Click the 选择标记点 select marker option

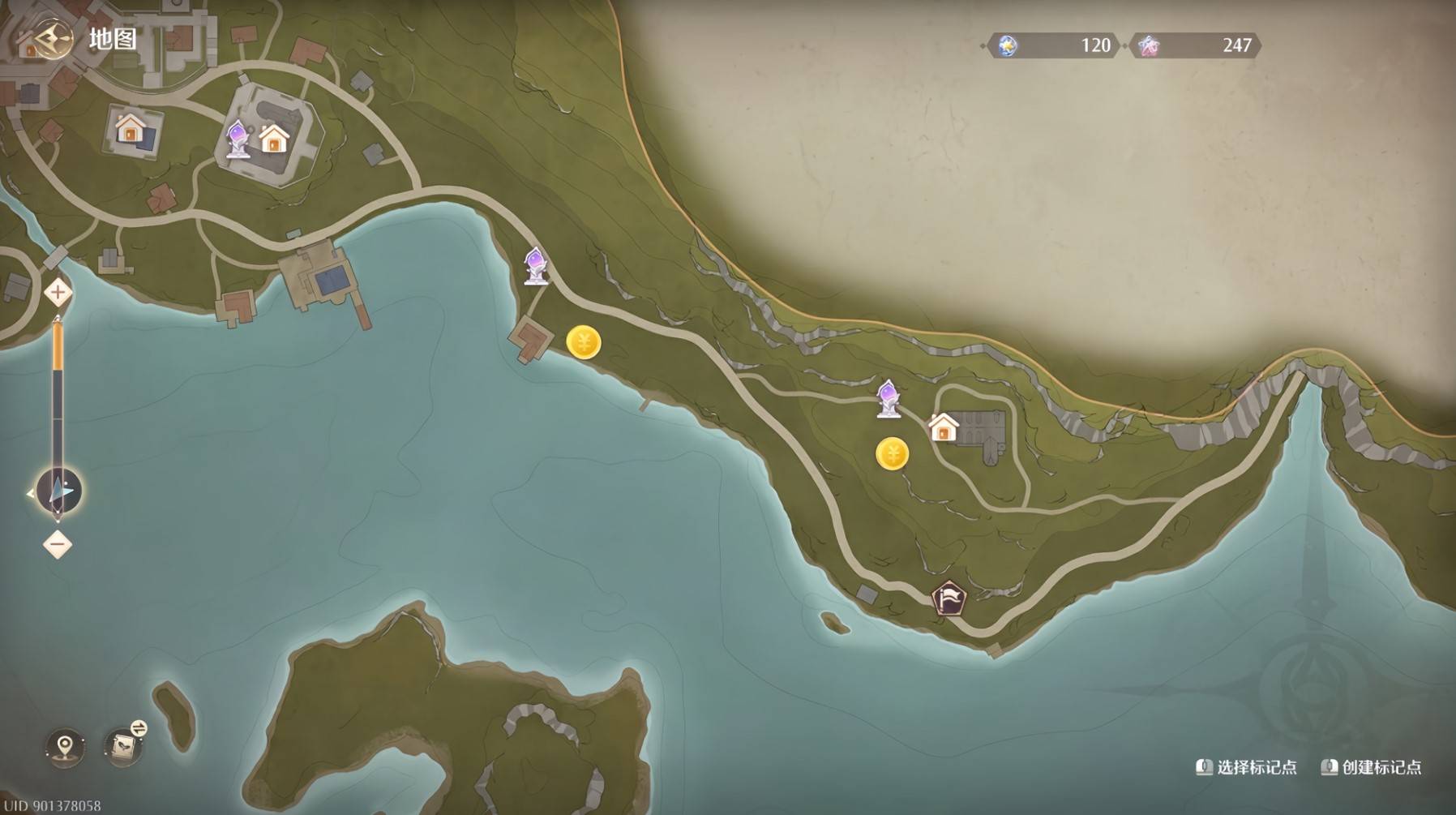tap(1247, 767)
